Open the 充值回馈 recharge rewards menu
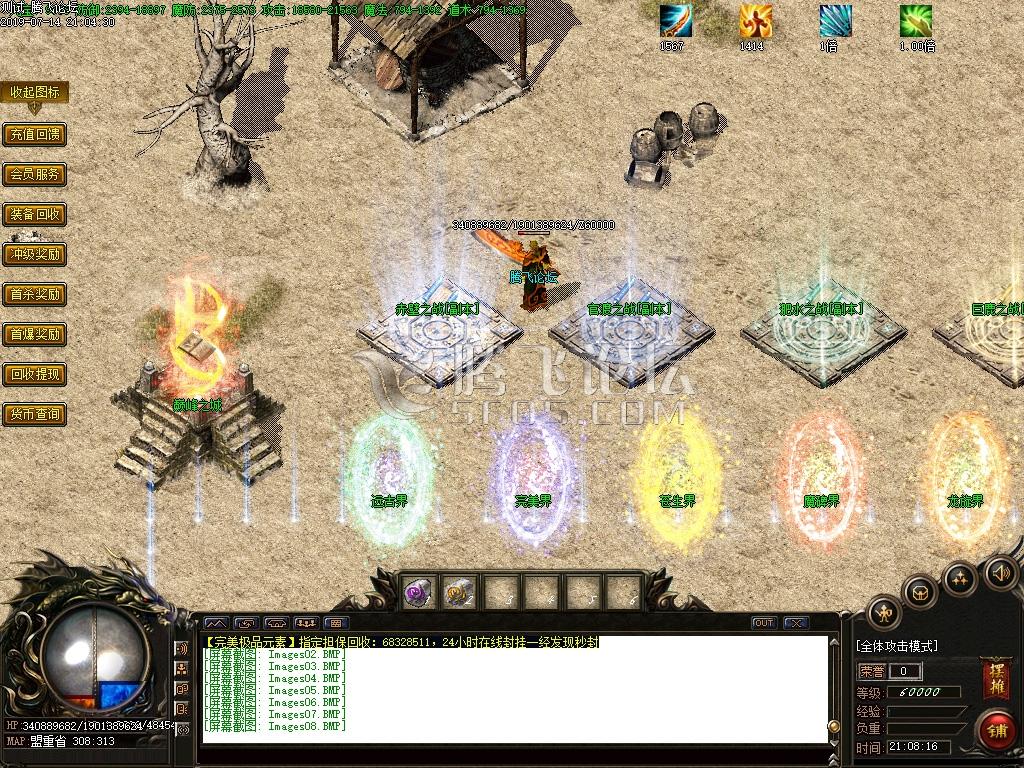This screenshot has height=768, width=1024. click(34, 134)
